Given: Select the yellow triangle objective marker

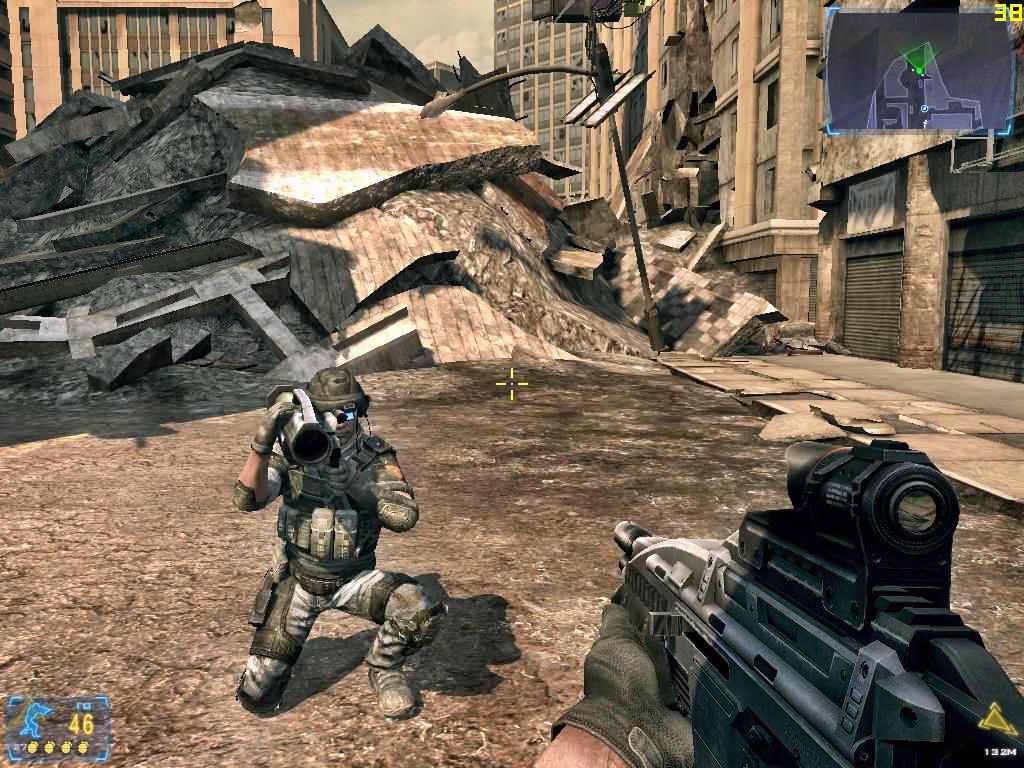Looking at the screenshot, I should point(995,718).
